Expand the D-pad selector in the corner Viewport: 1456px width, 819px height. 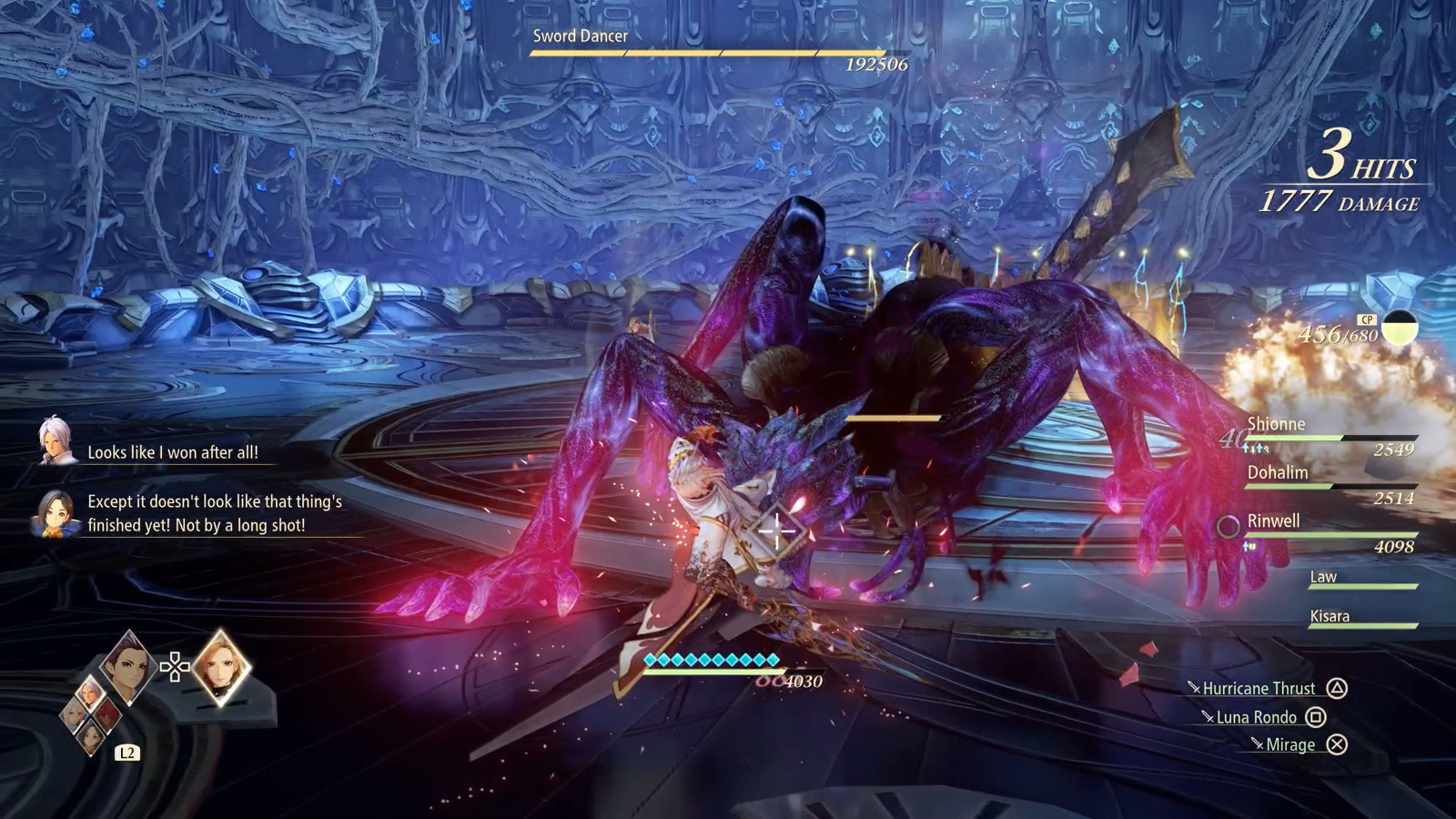[x=173, y=666]
